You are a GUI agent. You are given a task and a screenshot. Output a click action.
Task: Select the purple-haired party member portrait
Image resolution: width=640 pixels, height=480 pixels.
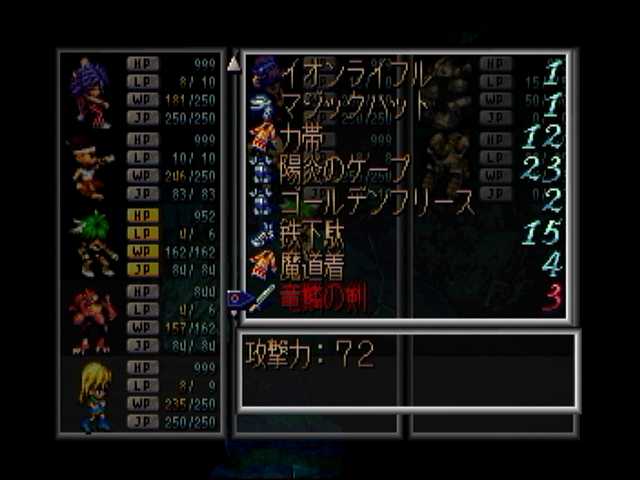(x=91, y=92)
